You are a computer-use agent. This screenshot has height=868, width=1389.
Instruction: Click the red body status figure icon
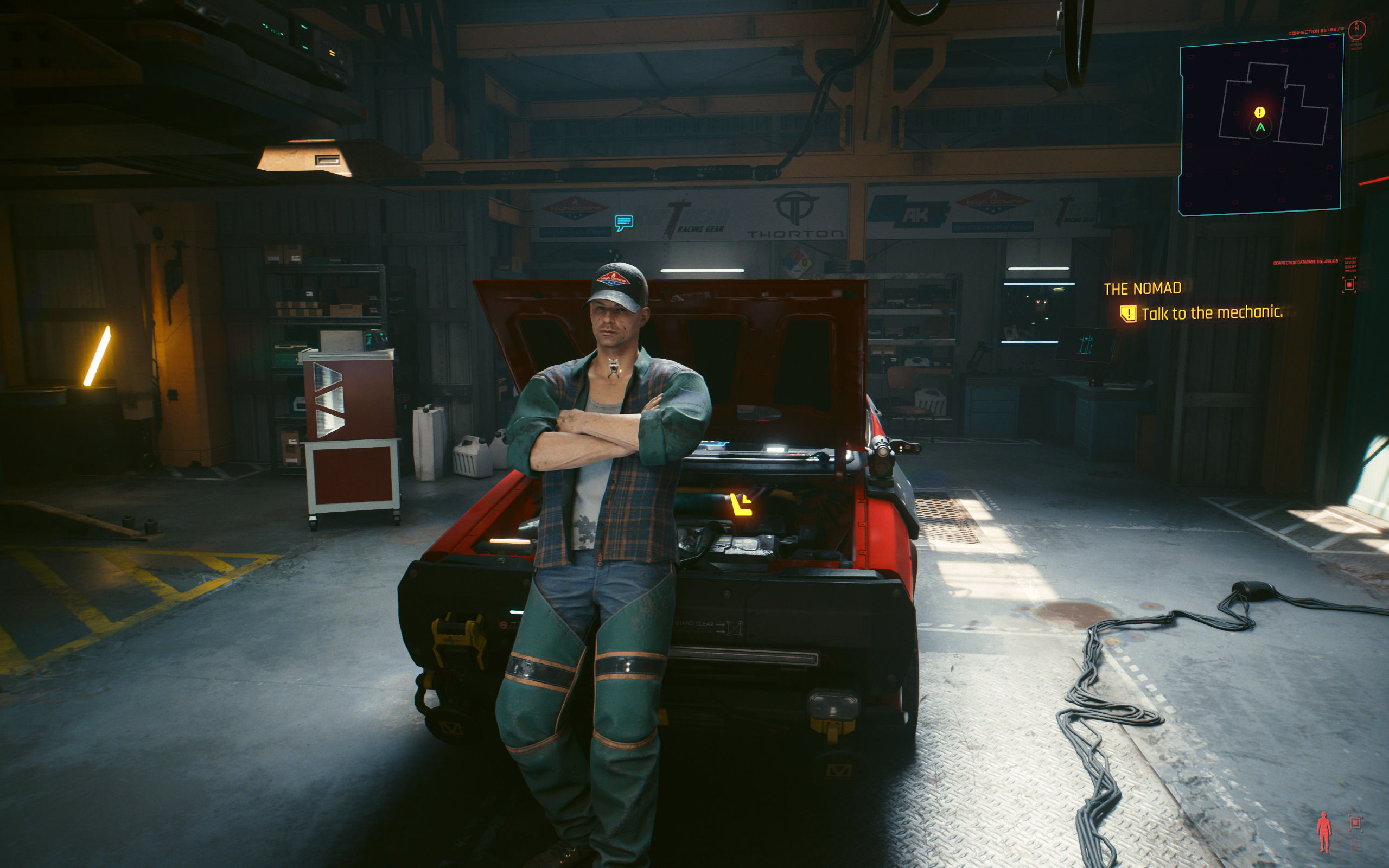point(1323,832)
